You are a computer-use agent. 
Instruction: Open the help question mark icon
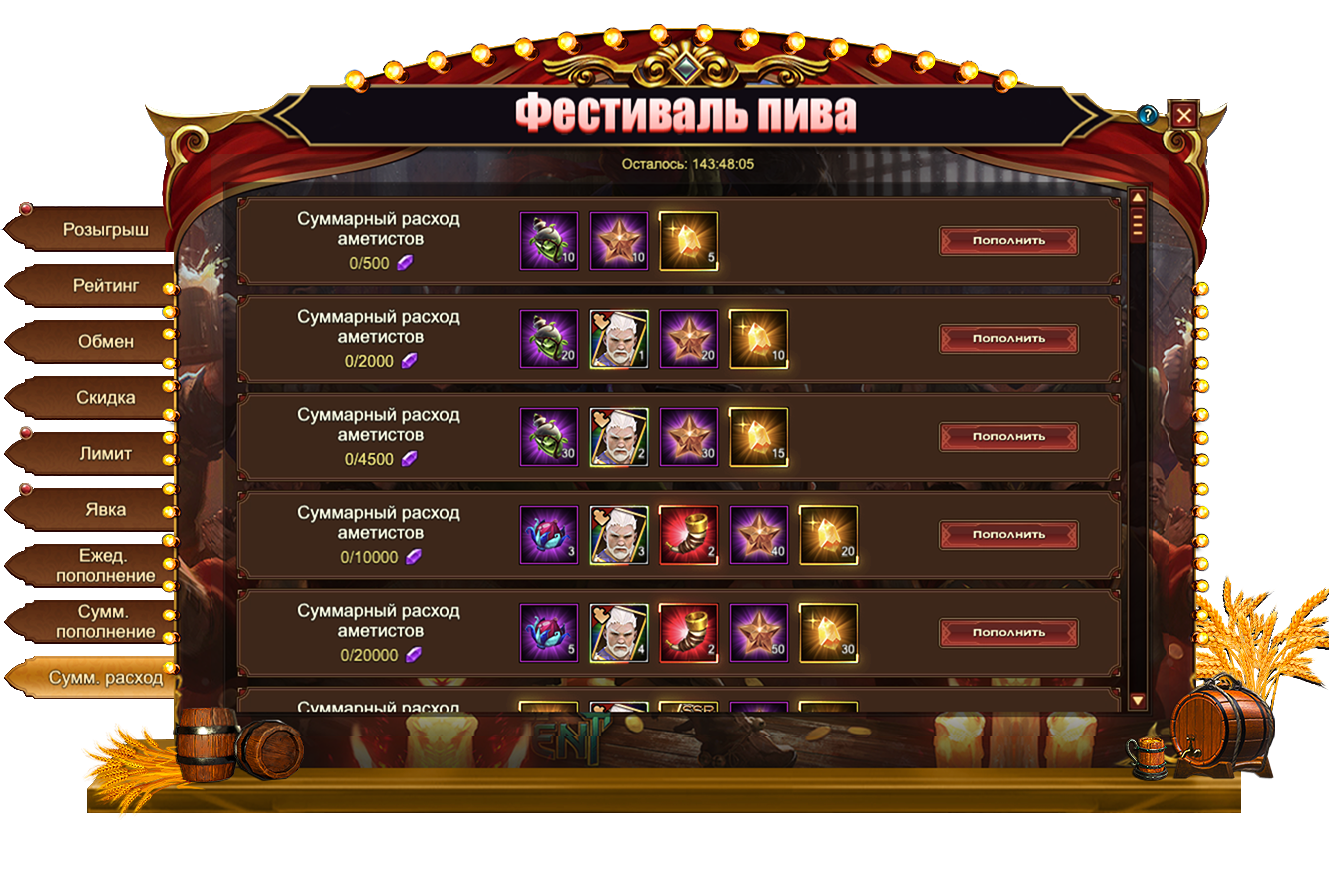(x=1148, y=115)
